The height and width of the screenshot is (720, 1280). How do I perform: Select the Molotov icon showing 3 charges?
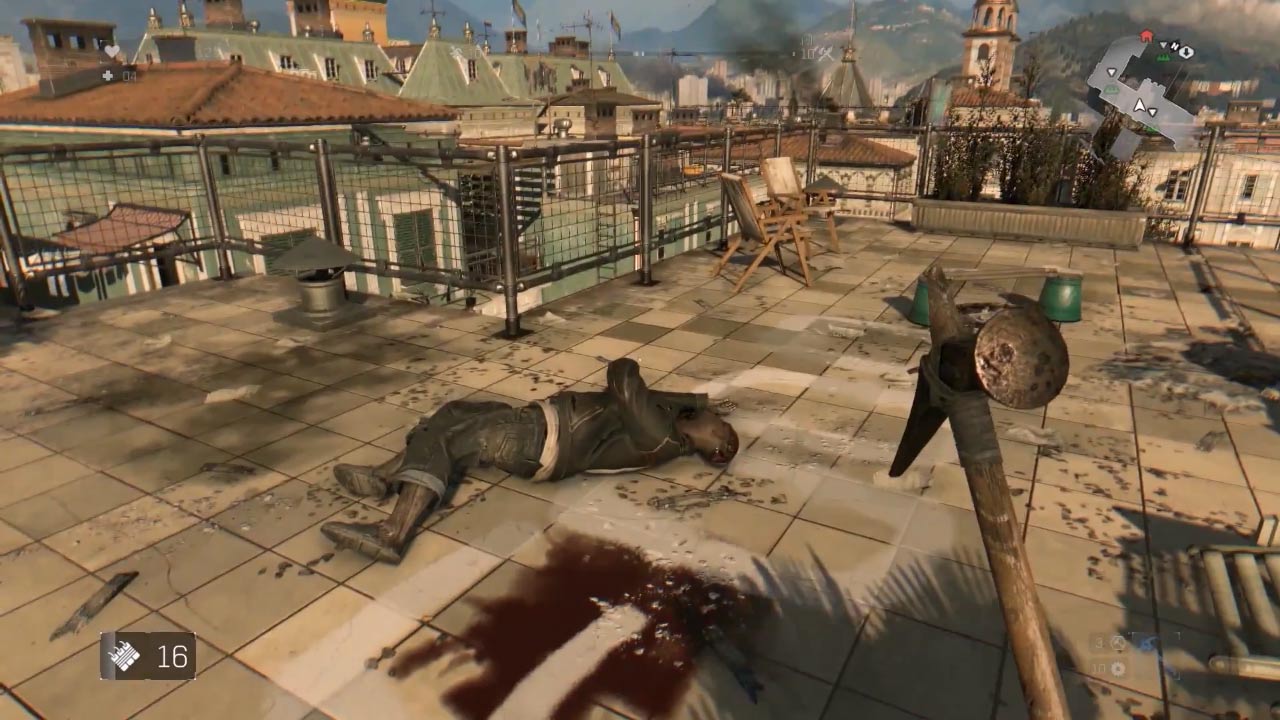1118,644
